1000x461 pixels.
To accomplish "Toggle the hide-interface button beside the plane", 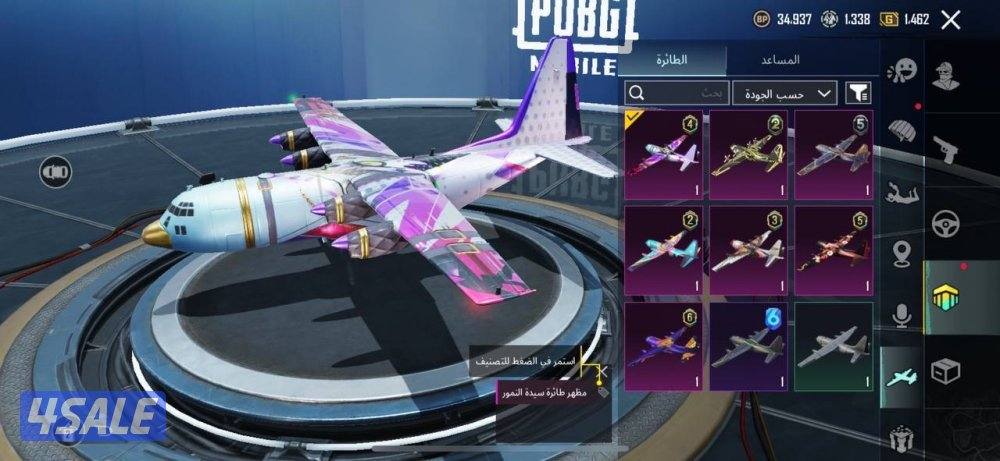I will point(55,172).
